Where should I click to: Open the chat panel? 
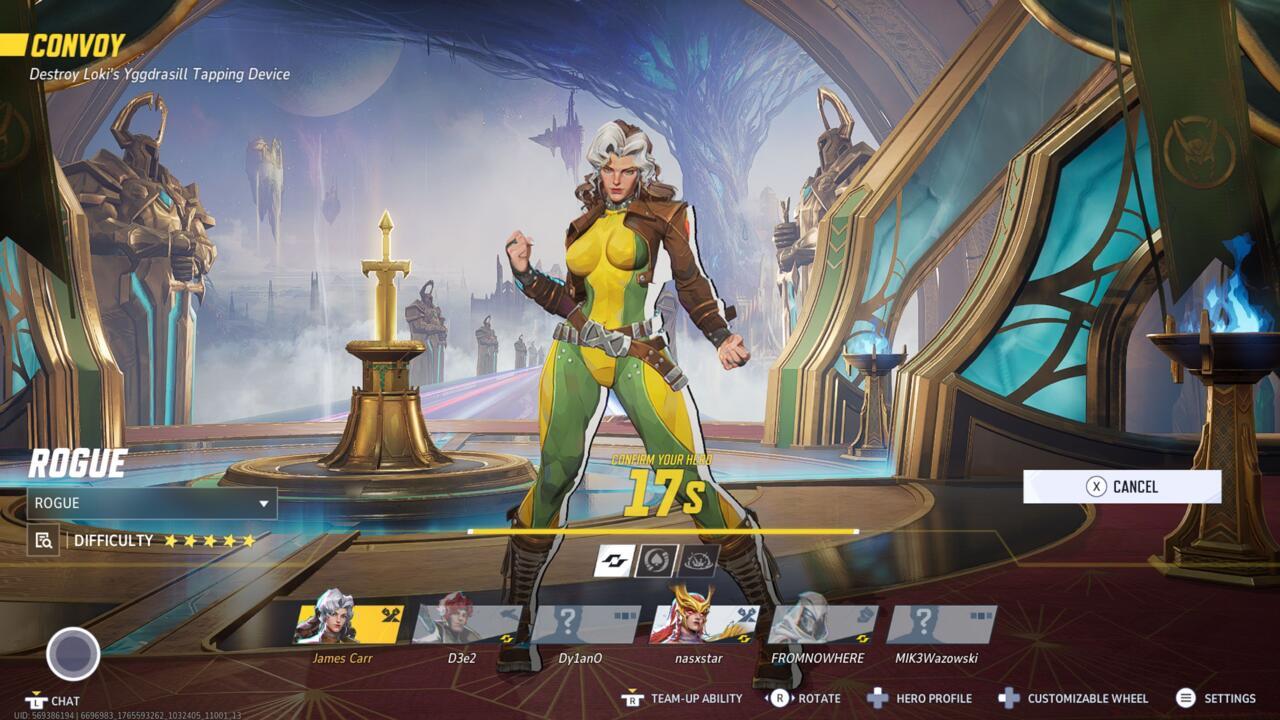coord(52,701)
